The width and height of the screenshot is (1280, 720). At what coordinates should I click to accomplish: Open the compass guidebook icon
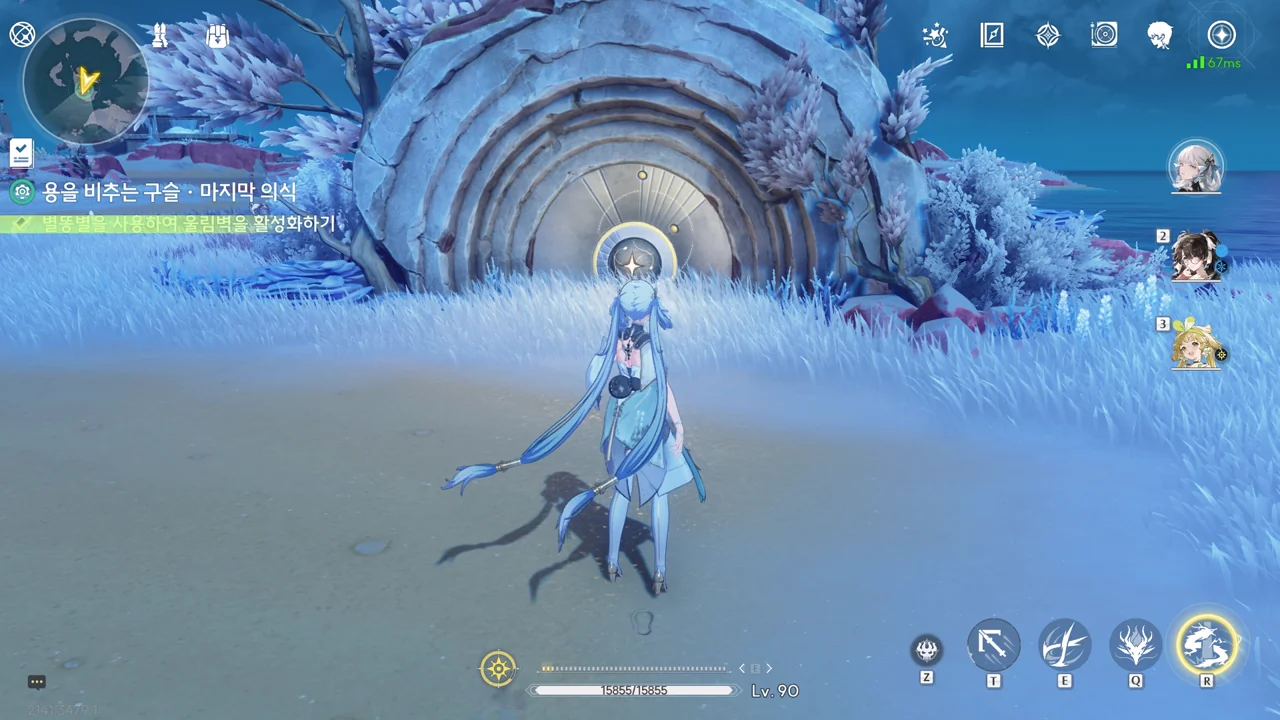coord(991,36)
